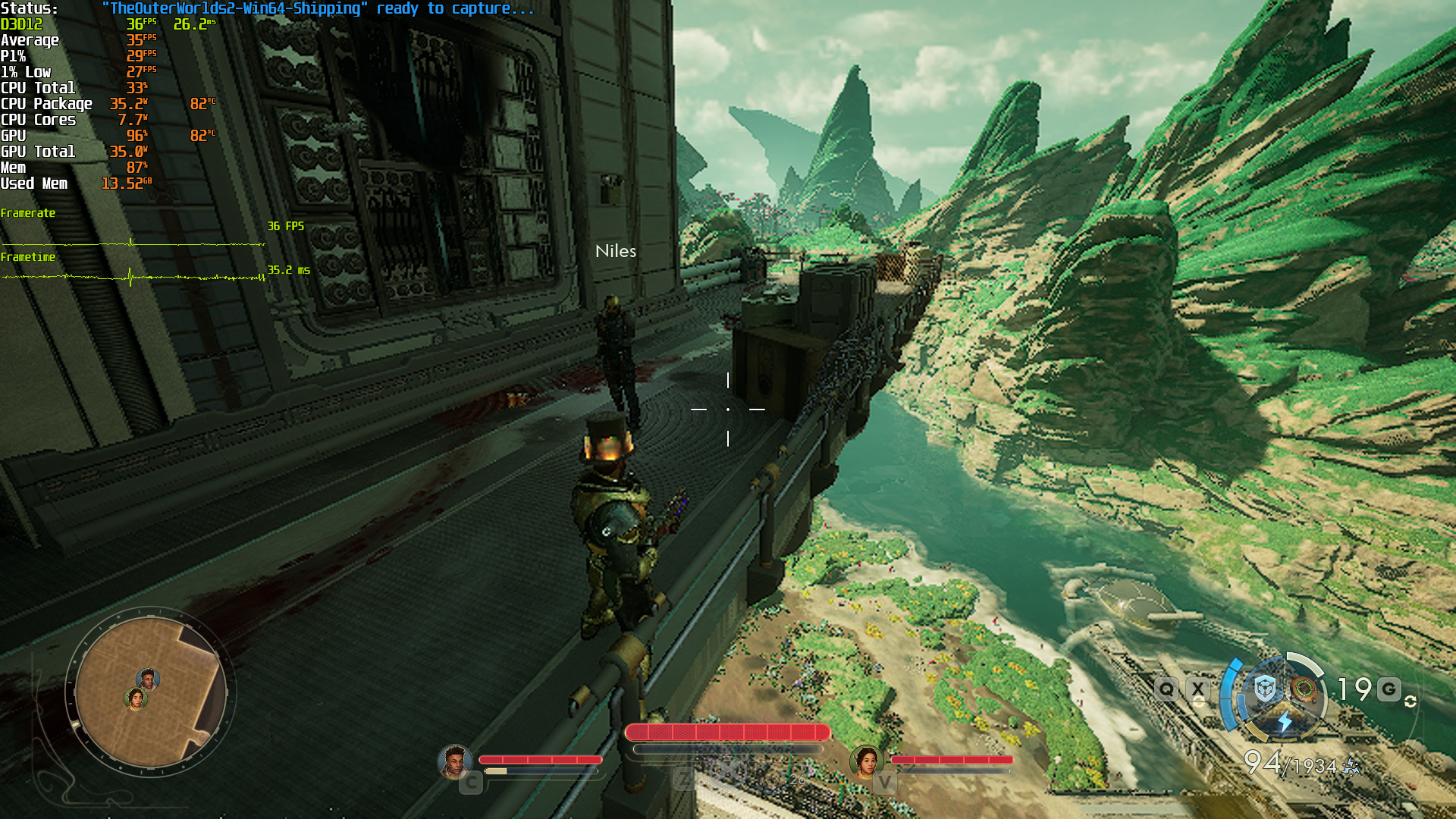Click the G key prompt badge
Screen dimensions: 1456x819
pos(1388,687)
